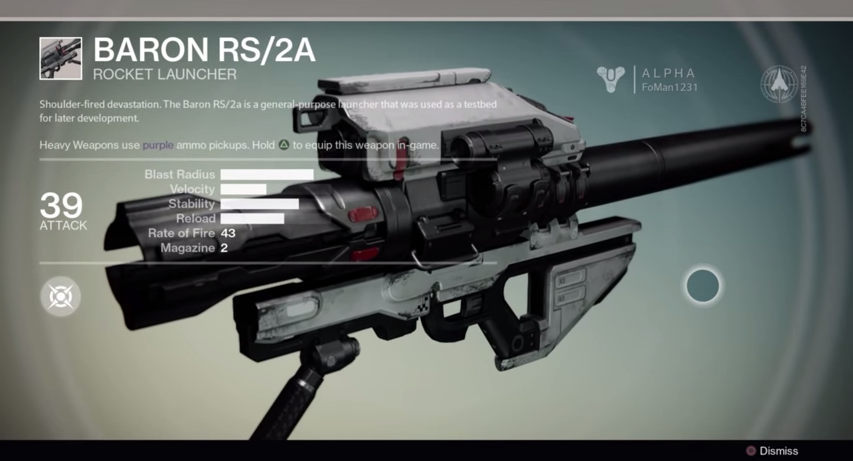The height and width of the screenshot is (461, 853).
Task: Select the dark circular upgrade node
Action: (x=703, y=286)
